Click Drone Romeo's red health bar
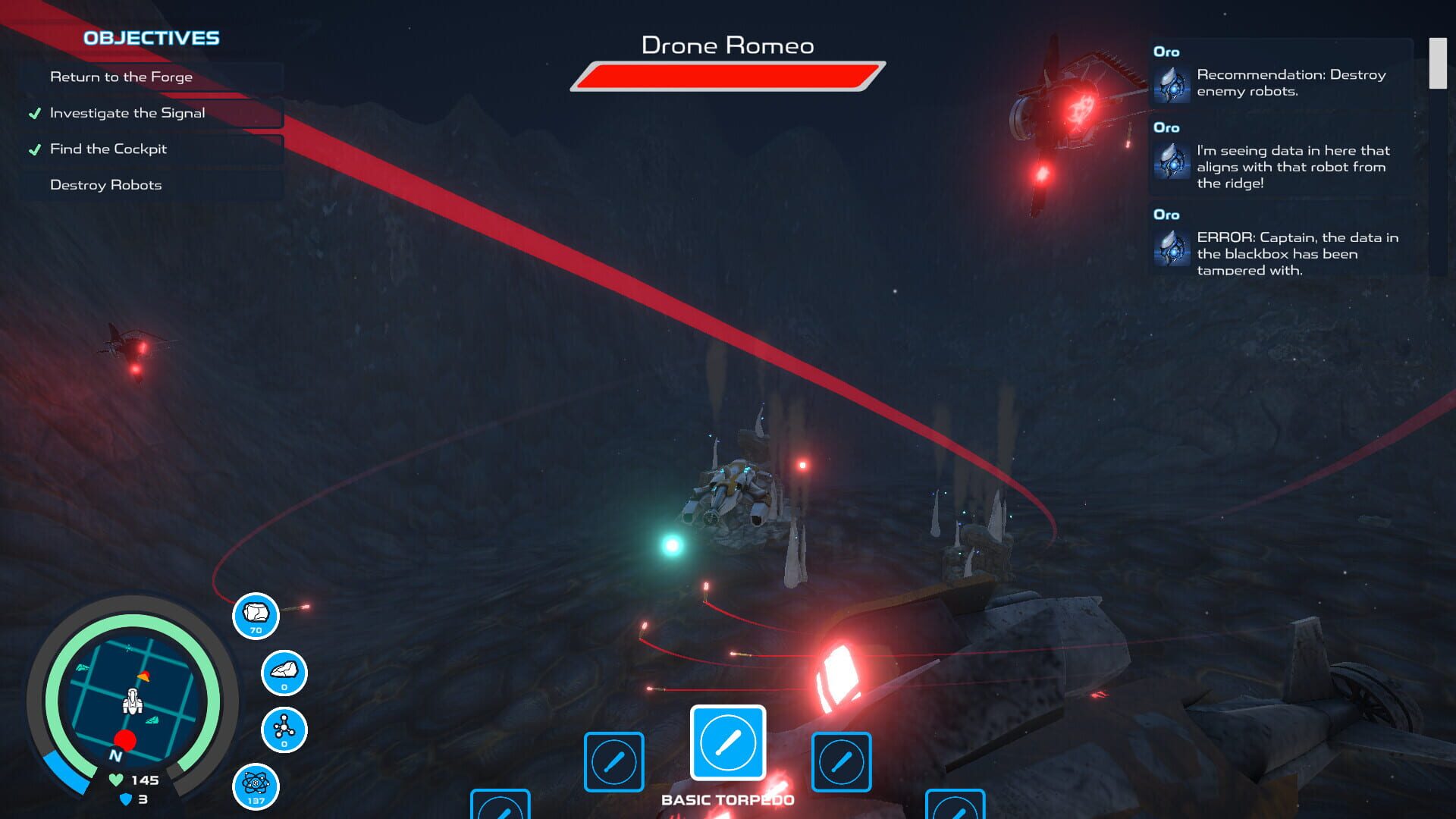This screenshot has width=1456, height=819. click(x=726, y=75)
